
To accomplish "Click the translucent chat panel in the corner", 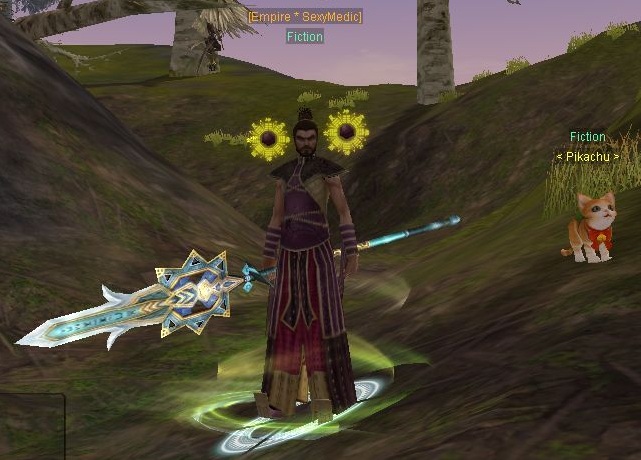I will pyautogui.click(x=31, y=426).
